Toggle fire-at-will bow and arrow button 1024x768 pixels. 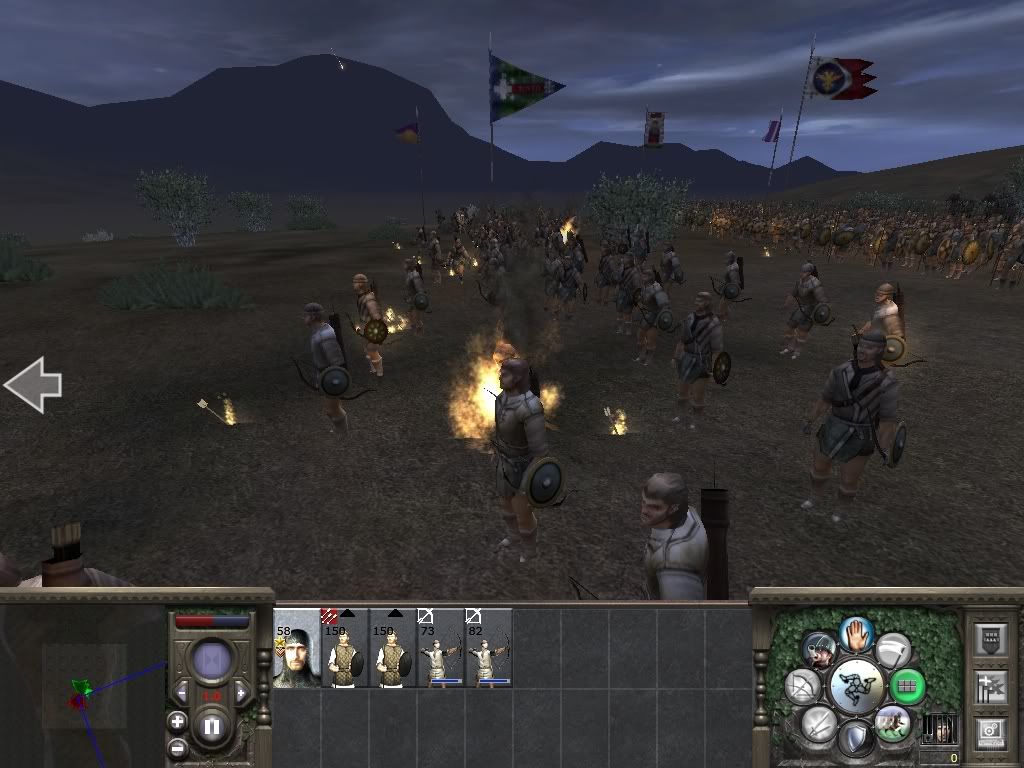click(x=803, y=687)
